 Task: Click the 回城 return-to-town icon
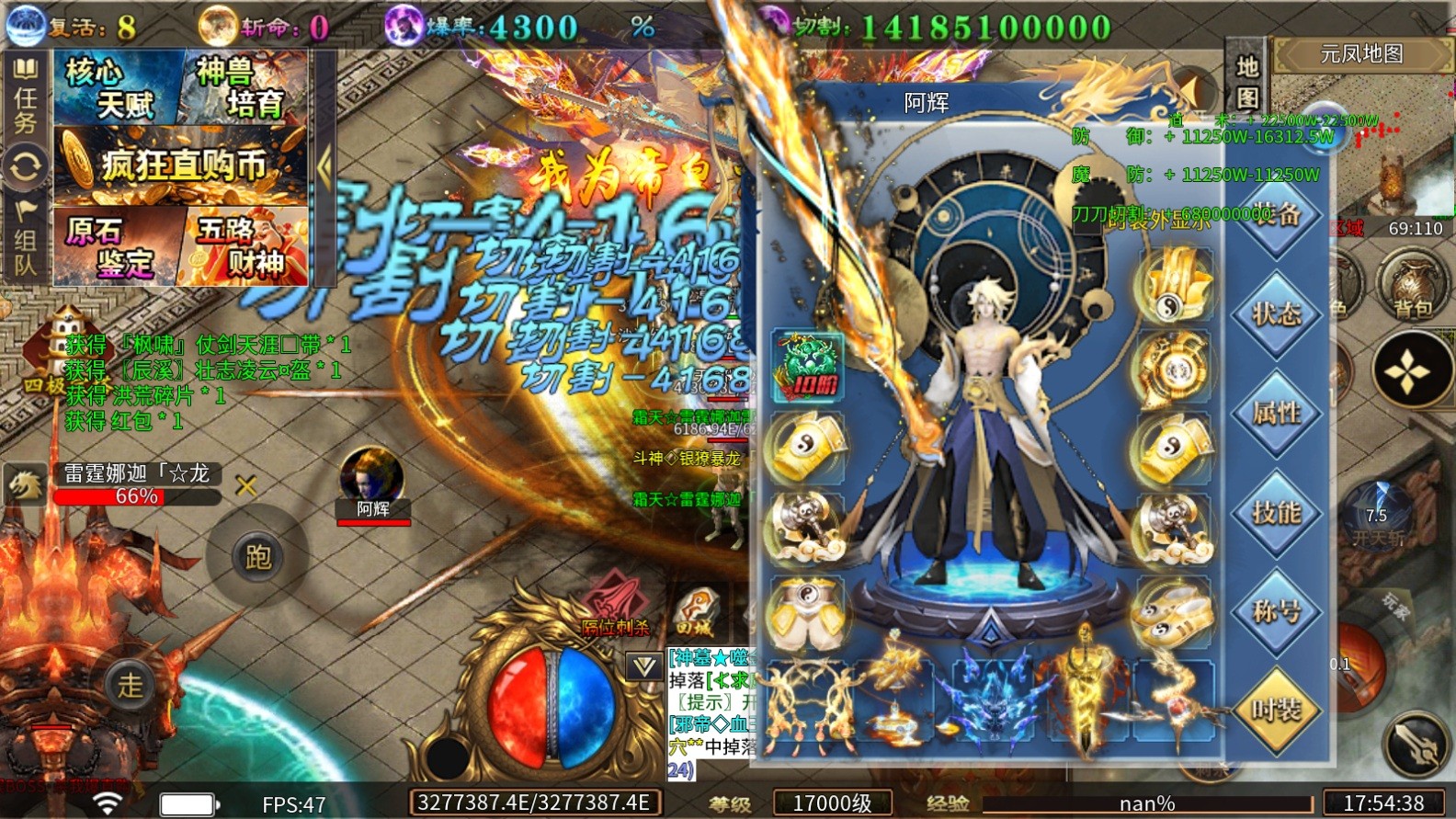click(696, 607)
